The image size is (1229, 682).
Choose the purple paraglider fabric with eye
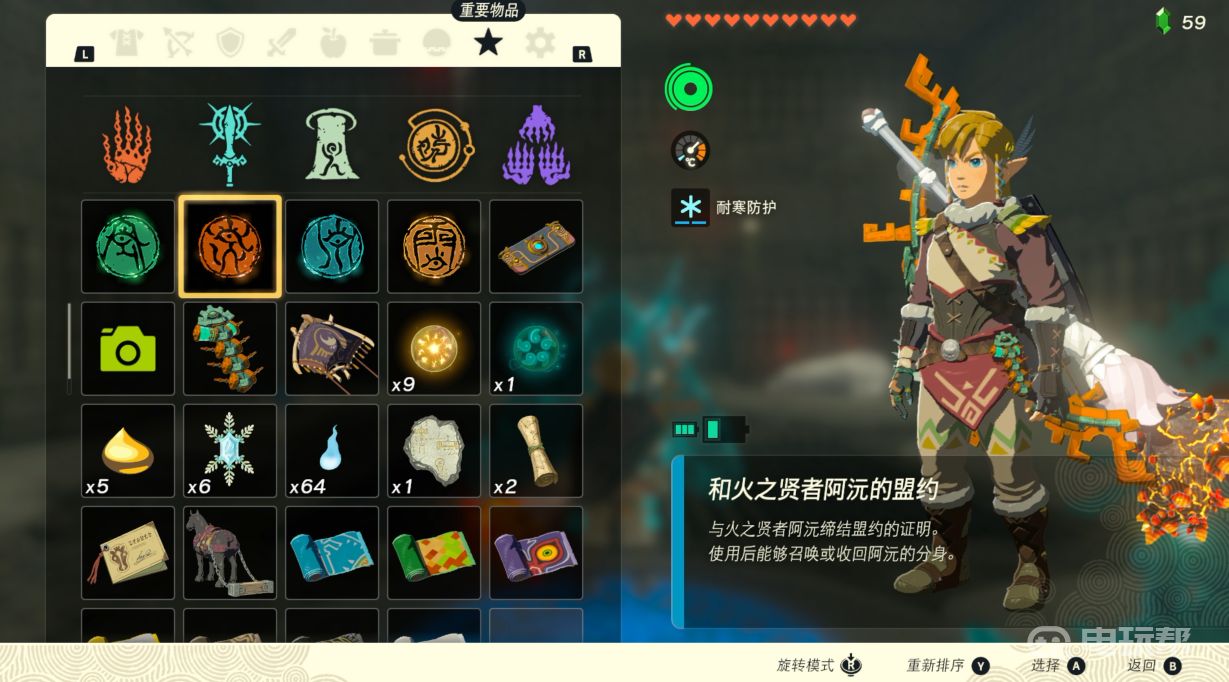[536, 553]
